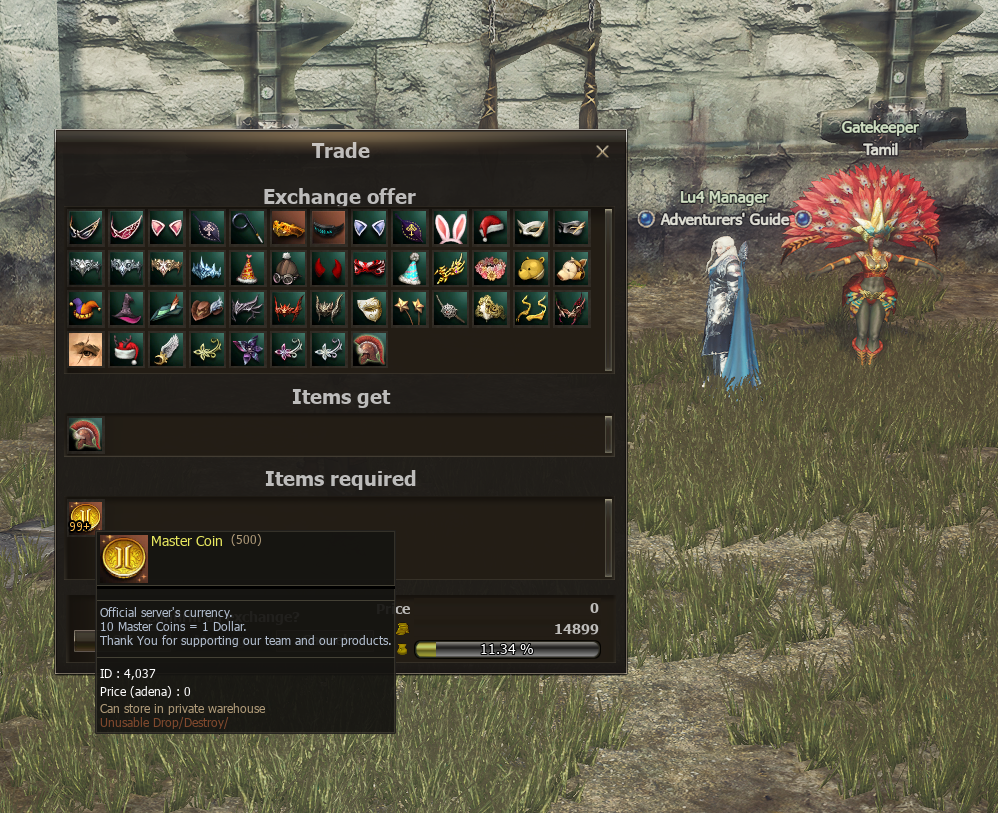This screenshot has width=998, height=813.
Task: Pick the red masquerade mask
Action: pyautogui.click(x=369, y=269)
